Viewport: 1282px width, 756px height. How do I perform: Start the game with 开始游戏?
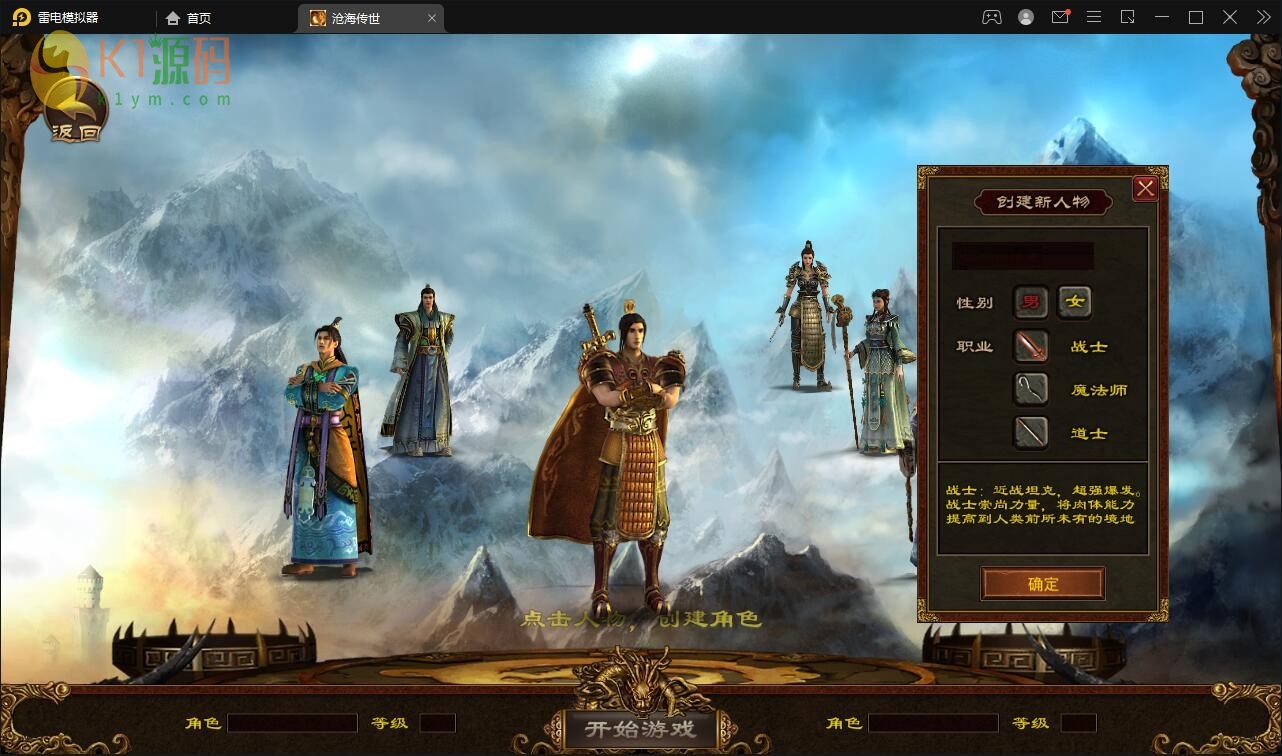[x=640, y=727]
